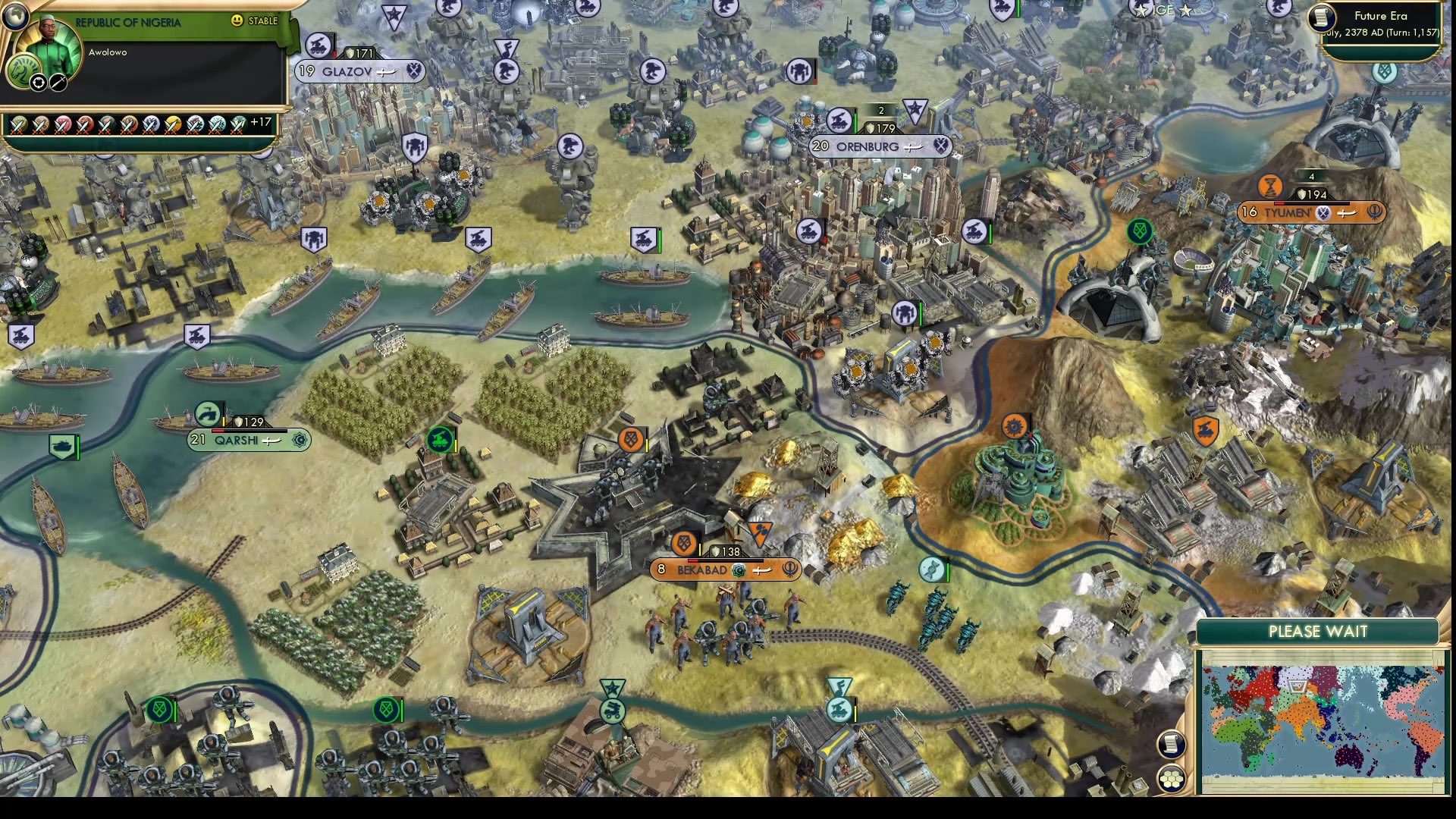Click the Qarshi city name label
The image size is (1456, 819).
pyautogui.click(x=235, y=440)
